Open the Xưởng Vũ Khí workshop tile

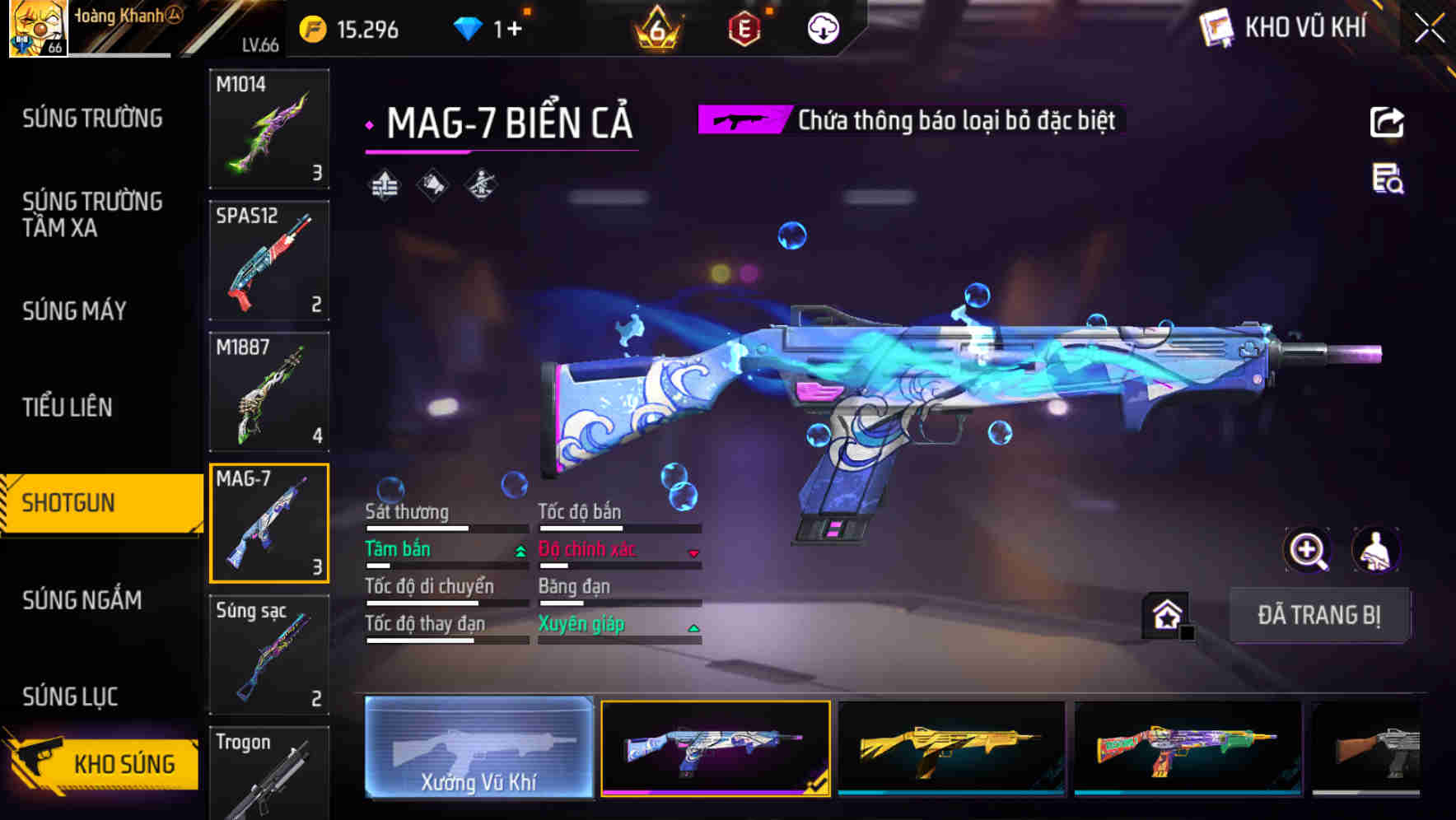click(478, 748)
